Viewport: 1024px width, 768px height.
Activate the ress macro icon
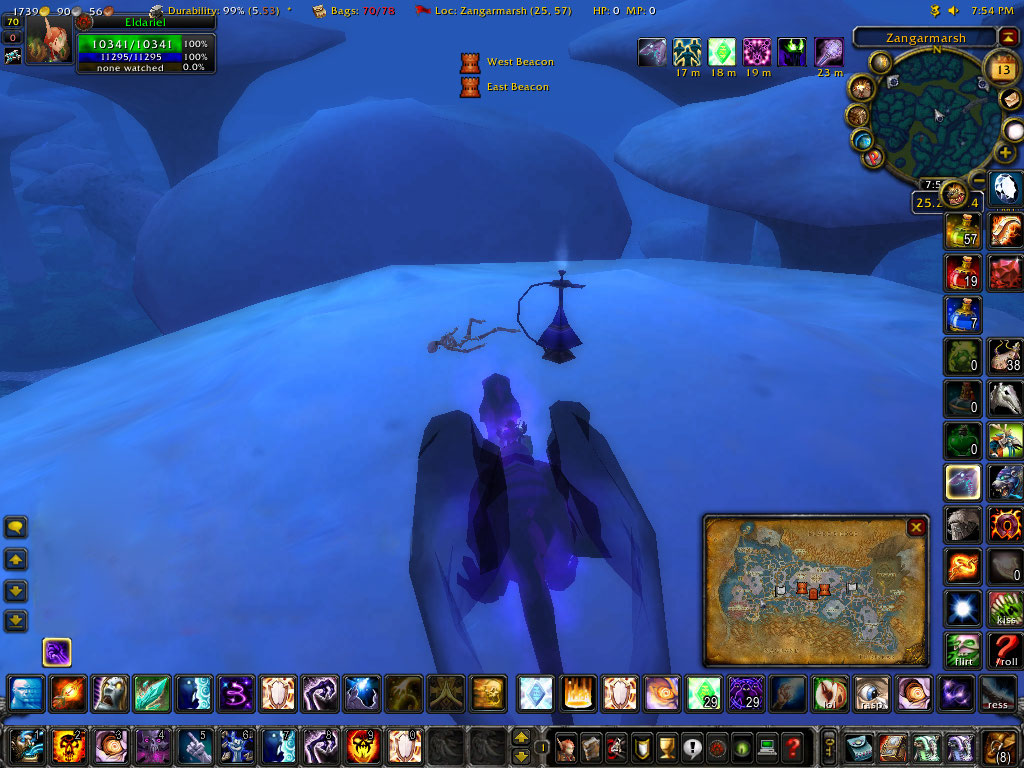(x=996, y=693)
